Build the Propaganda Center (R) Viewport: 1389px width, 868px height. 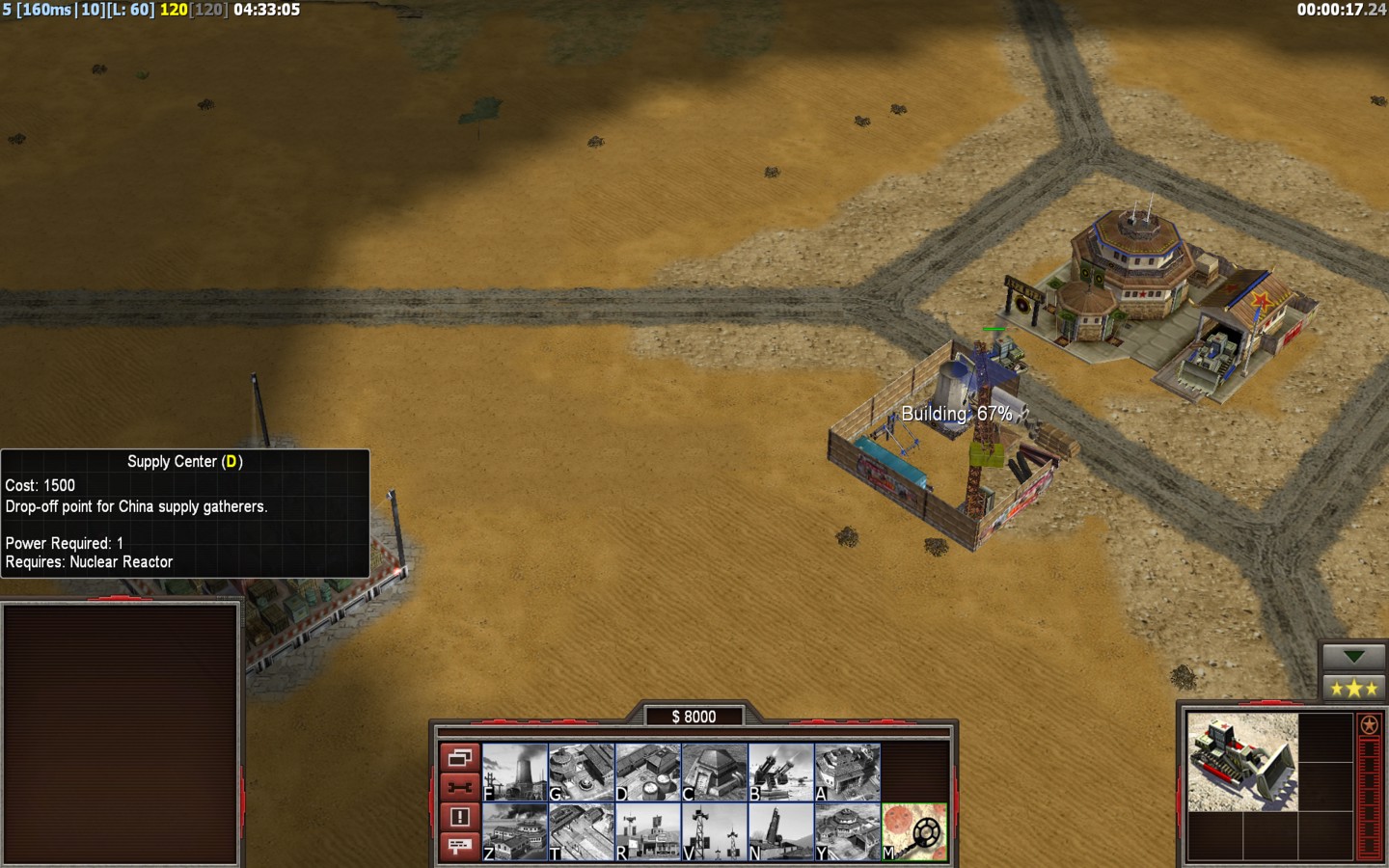tap(648, 831)
